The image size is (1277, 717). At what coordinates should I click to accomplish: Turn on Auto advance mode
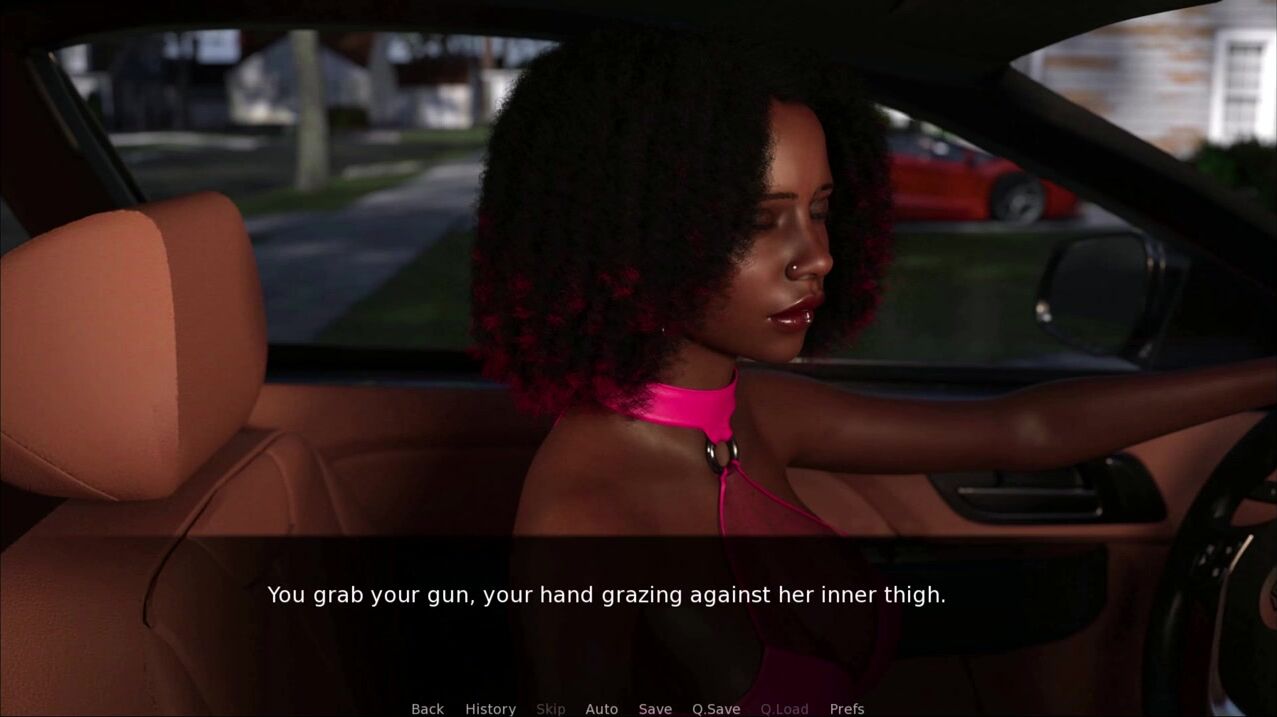tap(601, 708)
